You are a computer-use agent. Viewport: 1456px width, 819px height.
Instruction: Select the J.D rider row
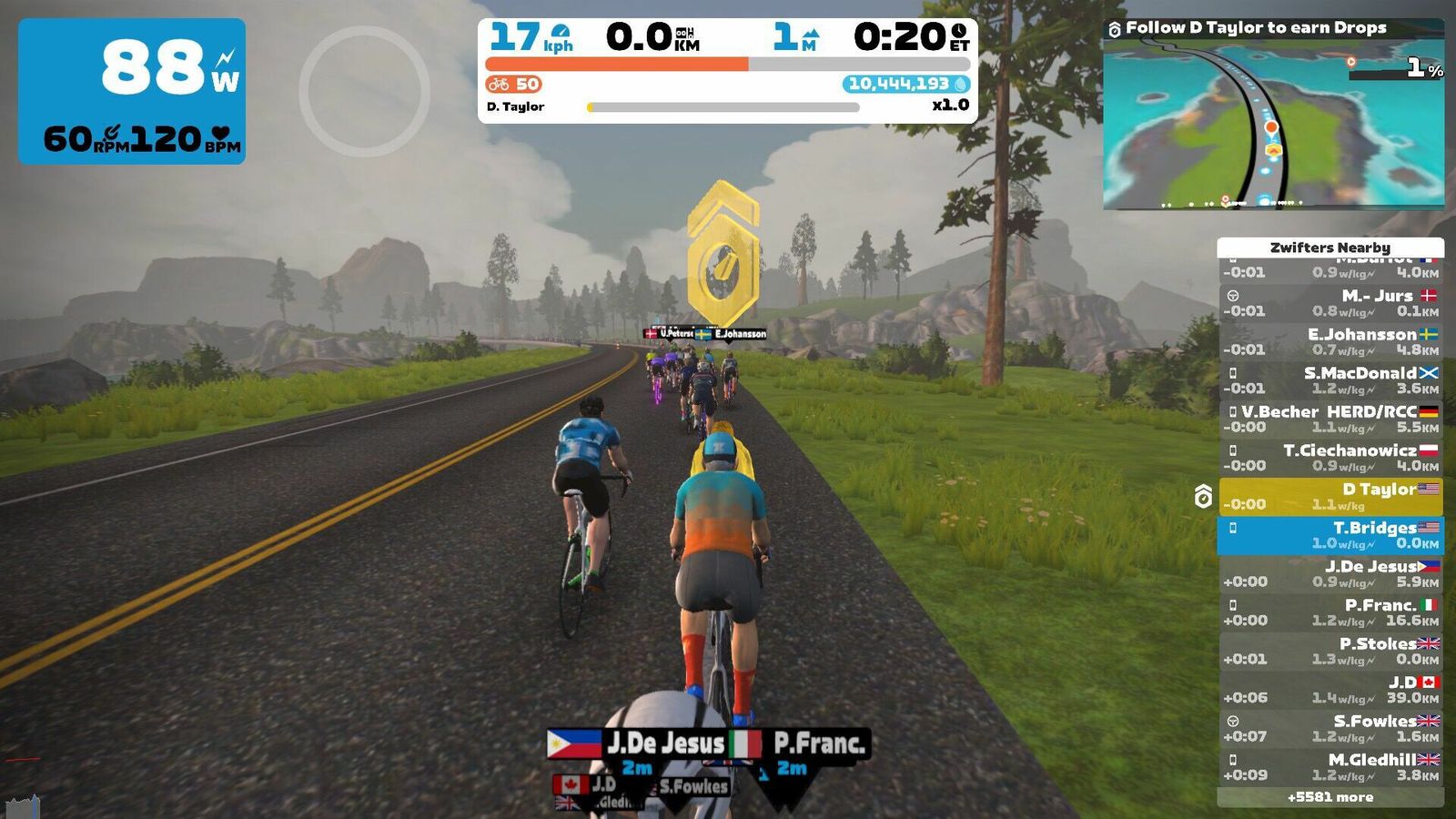(x=1330, y=690)
